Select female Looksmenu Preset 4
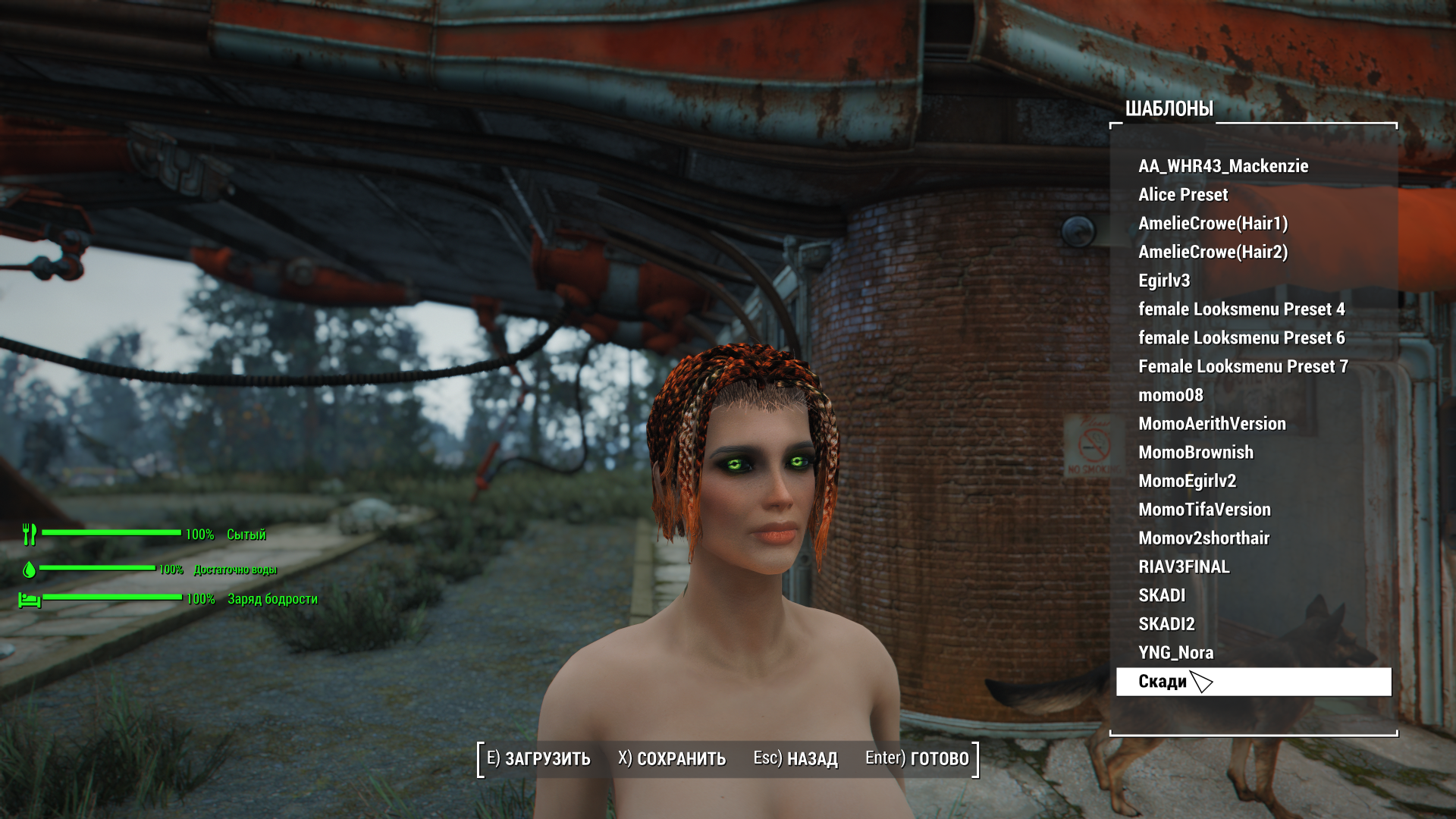This screenshot has width=1456, height=819. tap(1241, 309)
